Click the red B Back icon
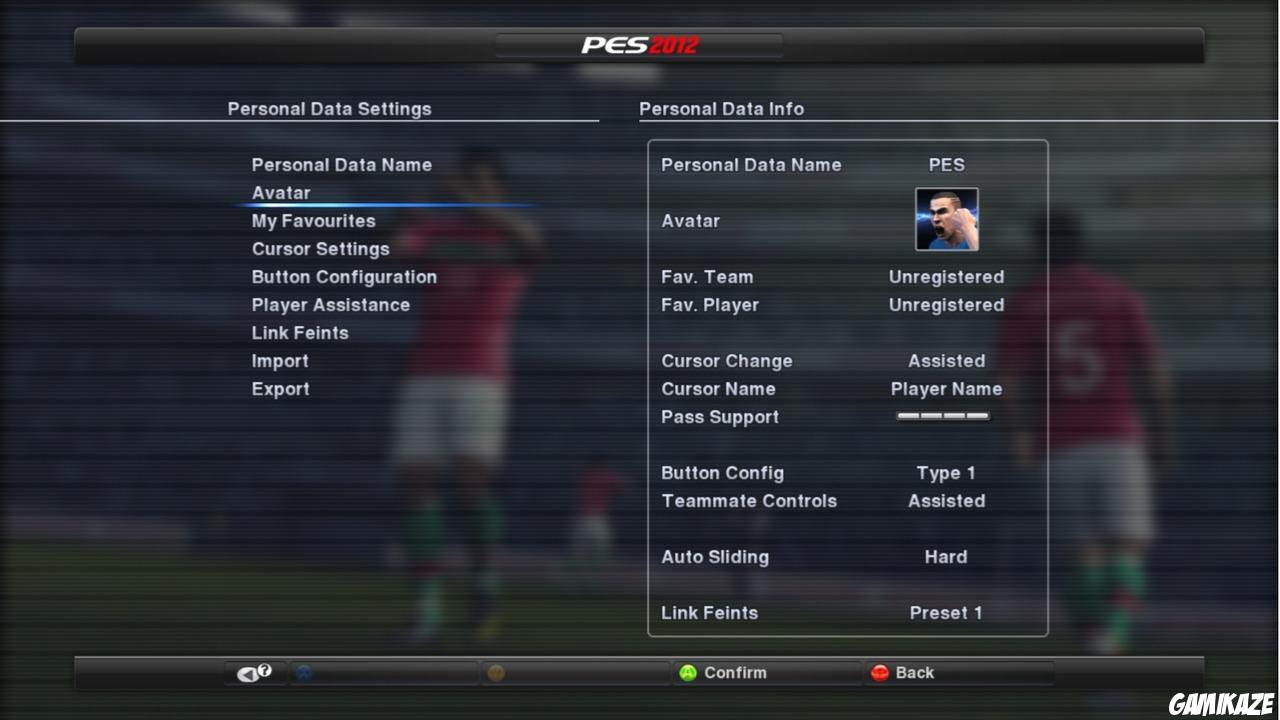 coord(880,672)
